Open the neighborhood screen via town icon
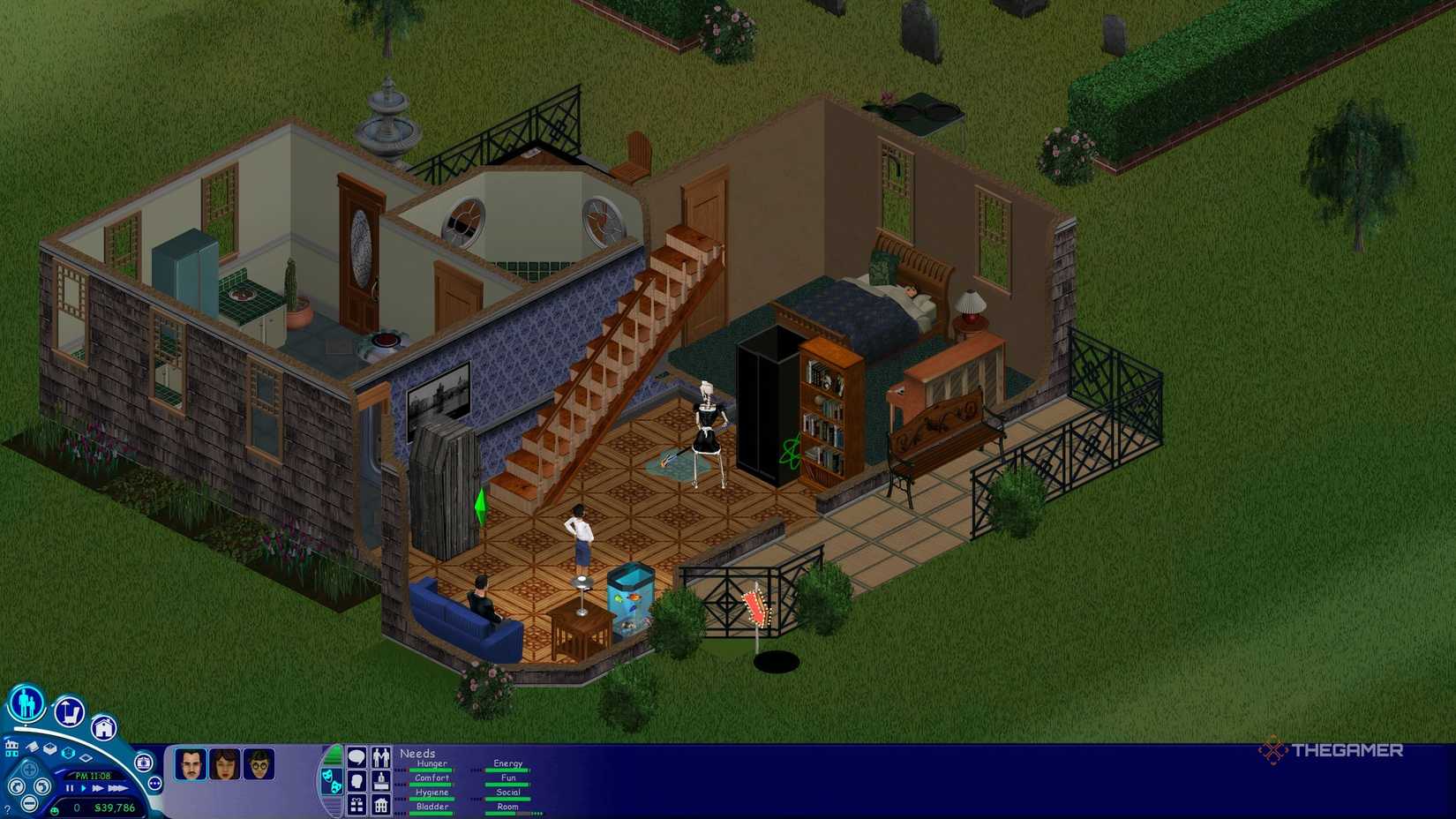The height and width of the screenshot is (819, 1456). point(11,748)
